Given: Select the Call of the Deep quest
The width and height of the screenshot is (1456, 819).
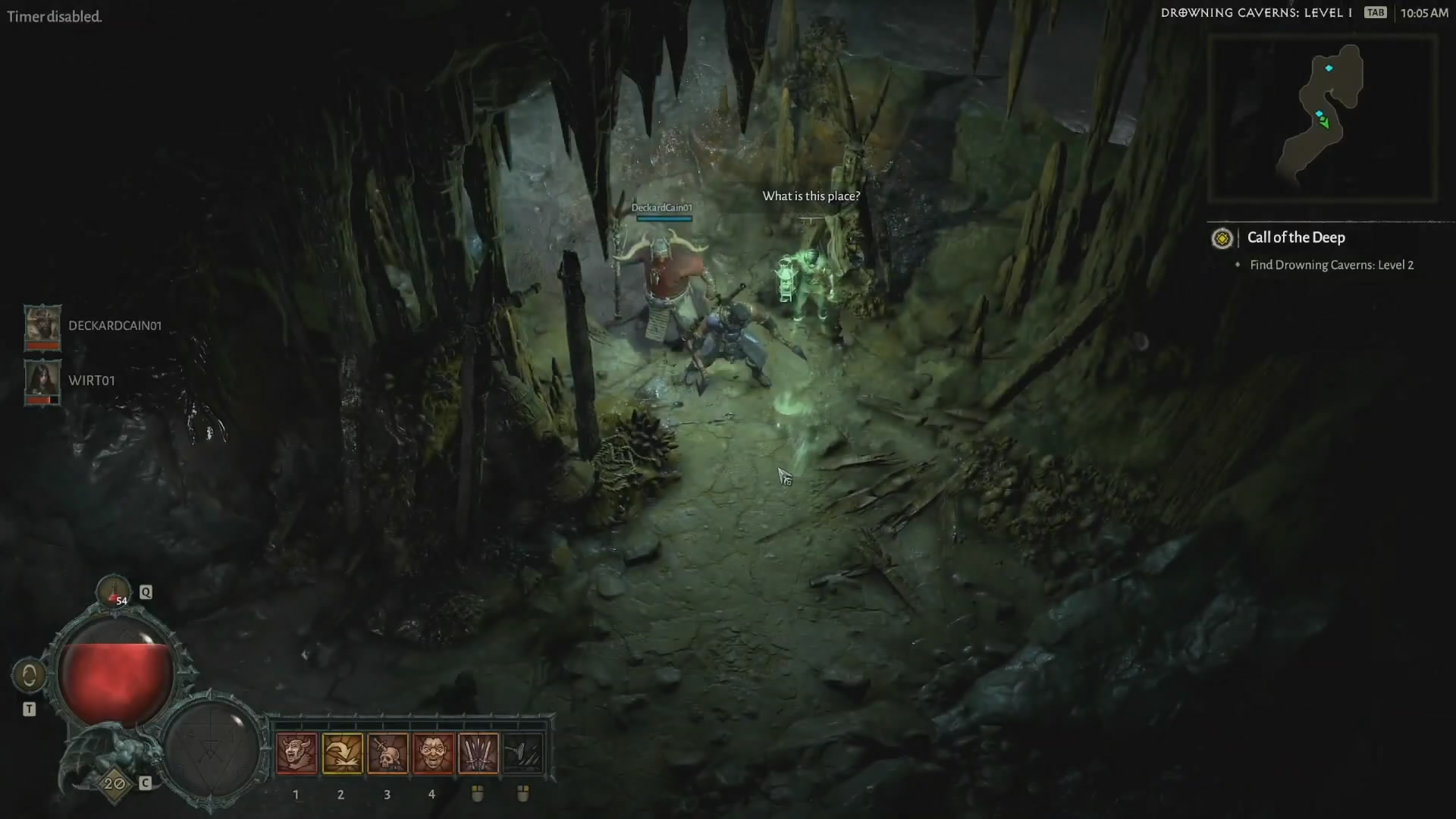Looking at the screenshot, I should [1296, 238].
